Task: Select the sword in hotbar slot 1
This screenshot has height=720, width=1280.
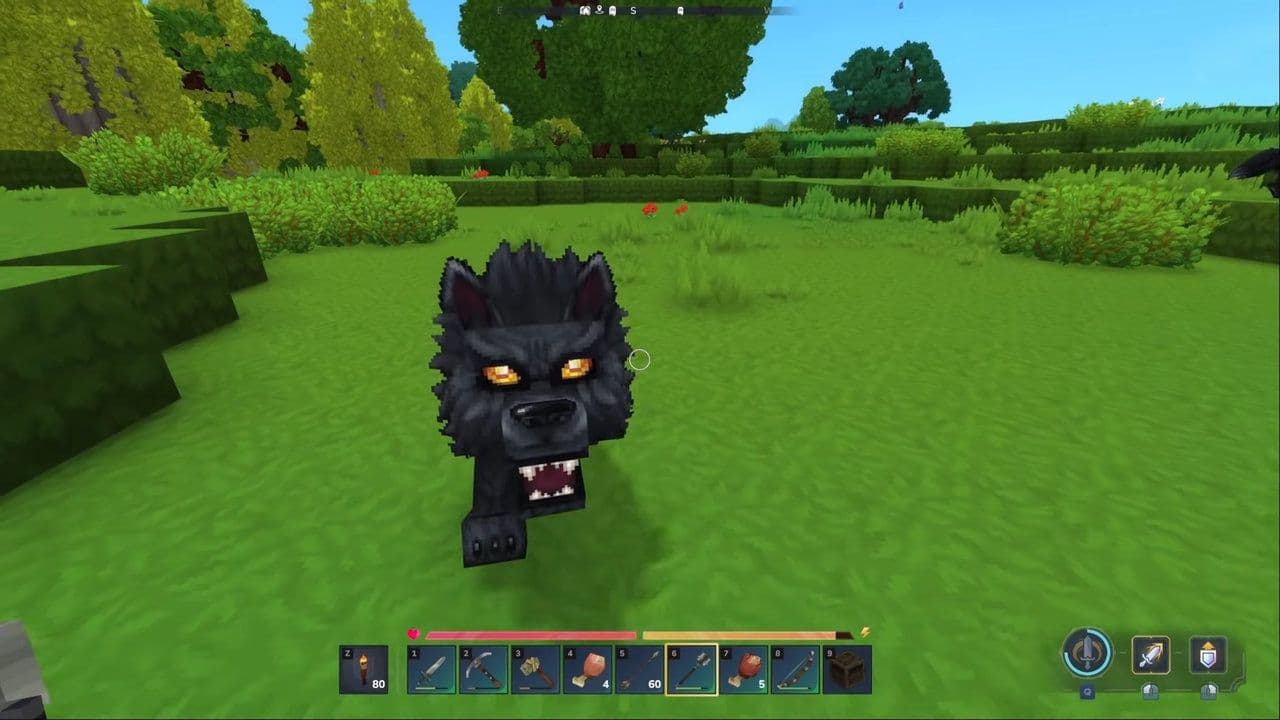Action: pos(431,669)
